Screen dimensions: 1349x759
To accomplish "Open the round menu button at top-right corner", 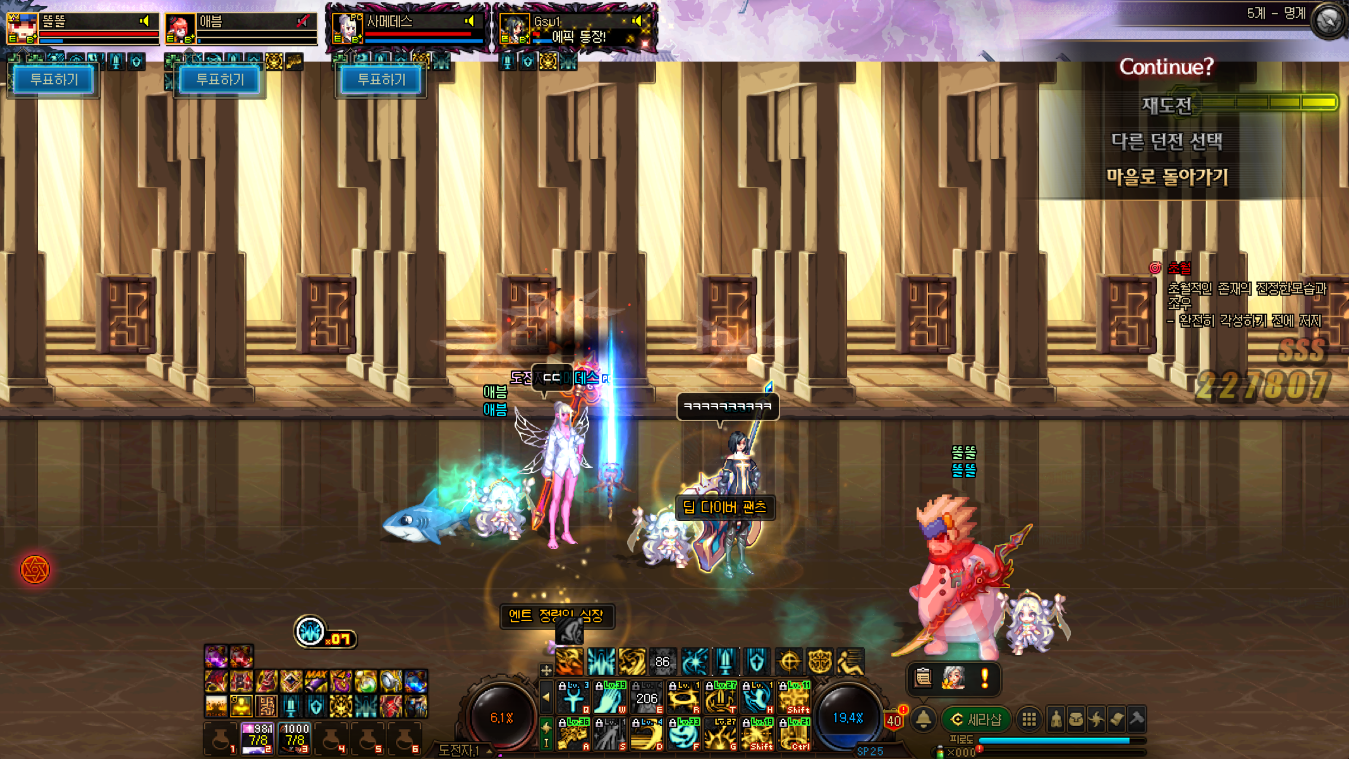I will pos(1328,21).
